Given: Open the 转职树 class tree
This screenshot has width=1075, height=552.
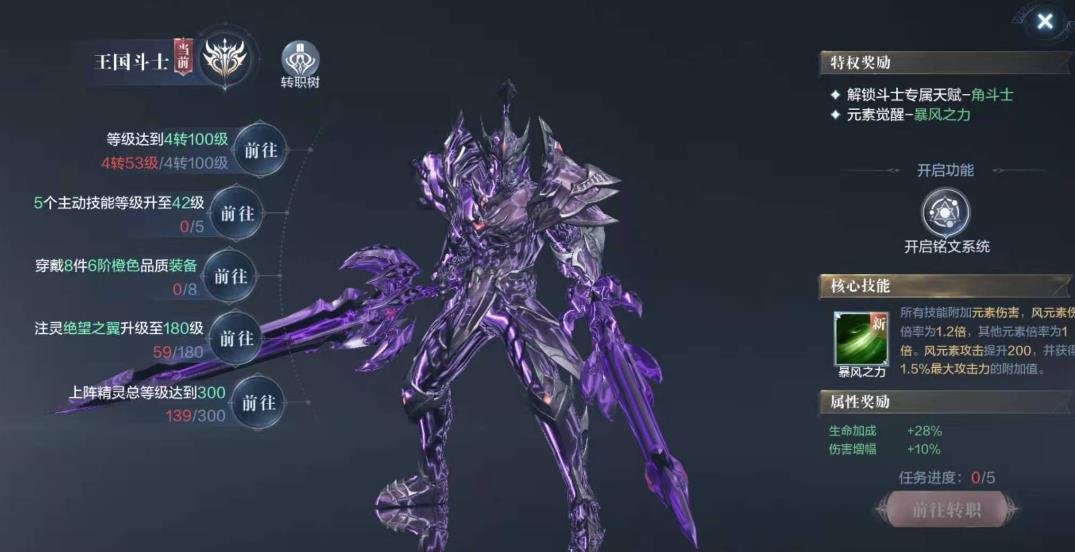Looking at the screenshot, I should [x=300, y=60].
